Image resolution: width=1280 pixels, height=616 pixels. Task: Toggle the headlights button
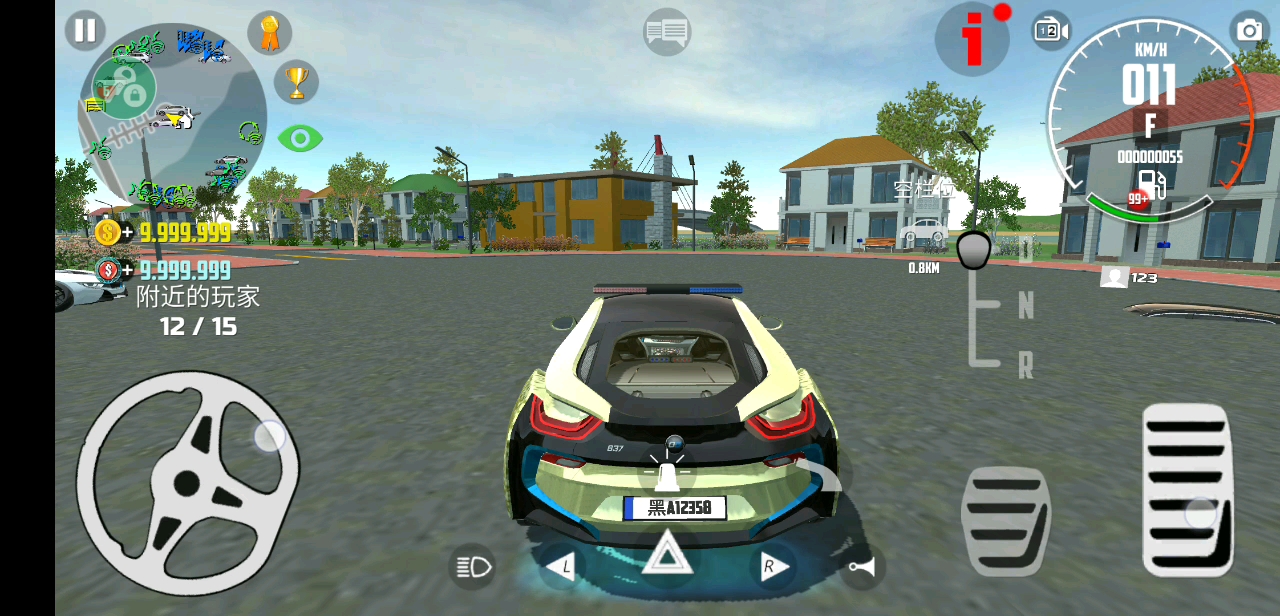tap(474, 568)
